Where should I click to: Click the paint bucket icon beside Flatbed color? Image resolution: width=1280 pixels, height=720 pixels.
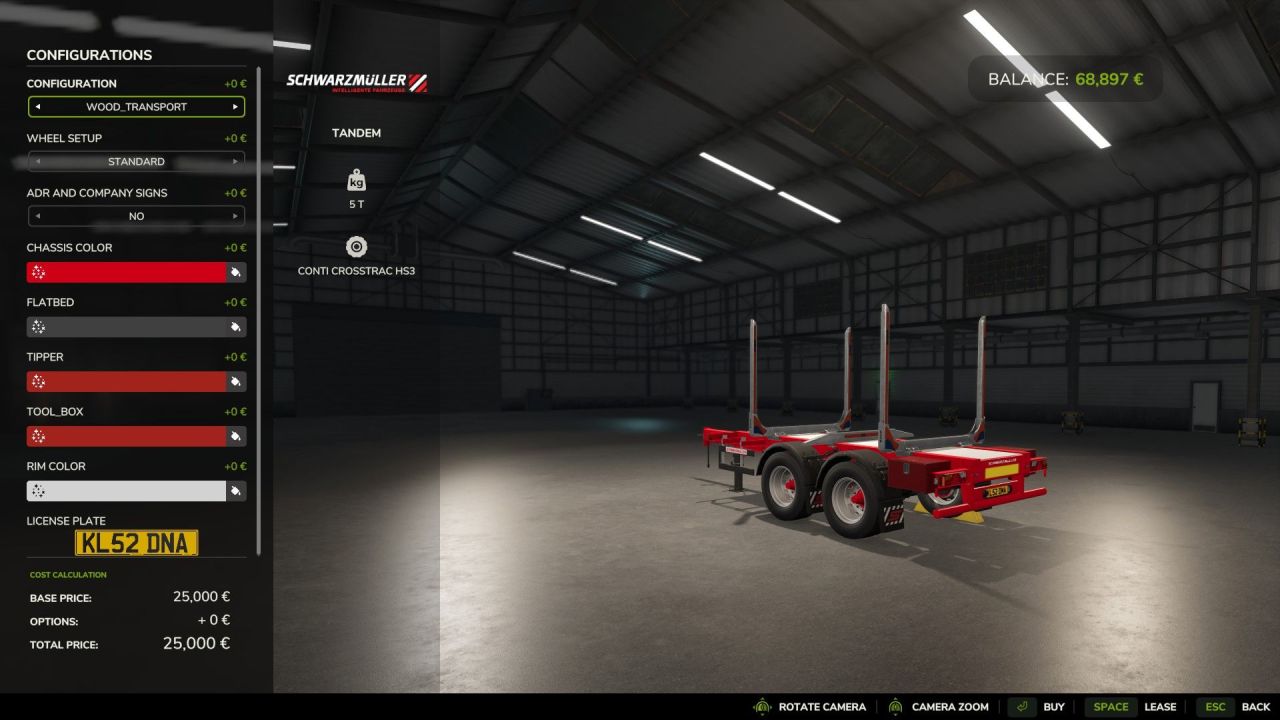point(236,326)
